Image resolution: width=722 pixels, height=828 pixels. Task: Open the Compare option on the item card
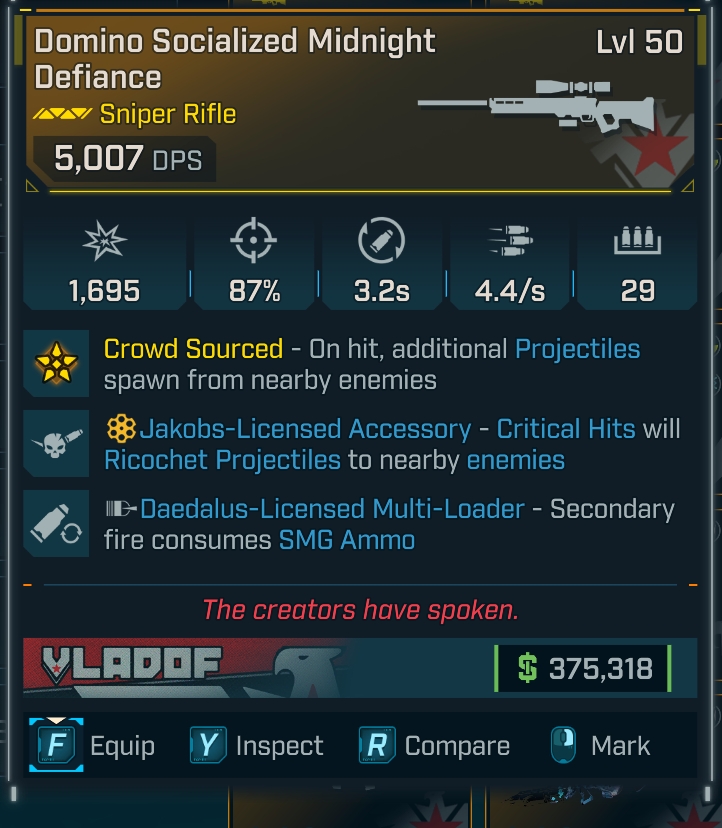(434, 746)
